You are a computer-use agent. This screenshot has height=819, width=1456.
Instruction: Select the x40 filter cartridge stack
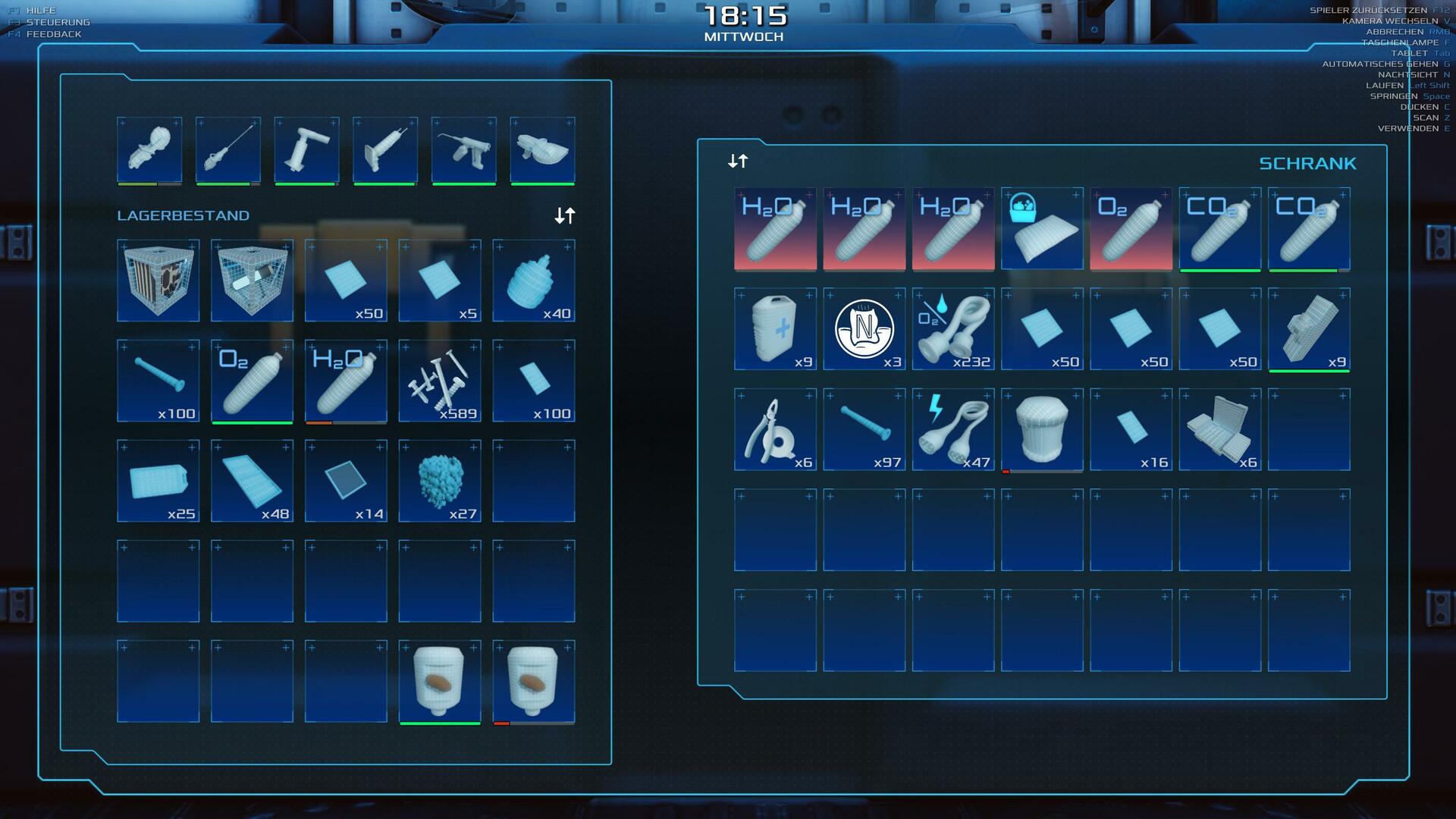(x=534, y=281)
